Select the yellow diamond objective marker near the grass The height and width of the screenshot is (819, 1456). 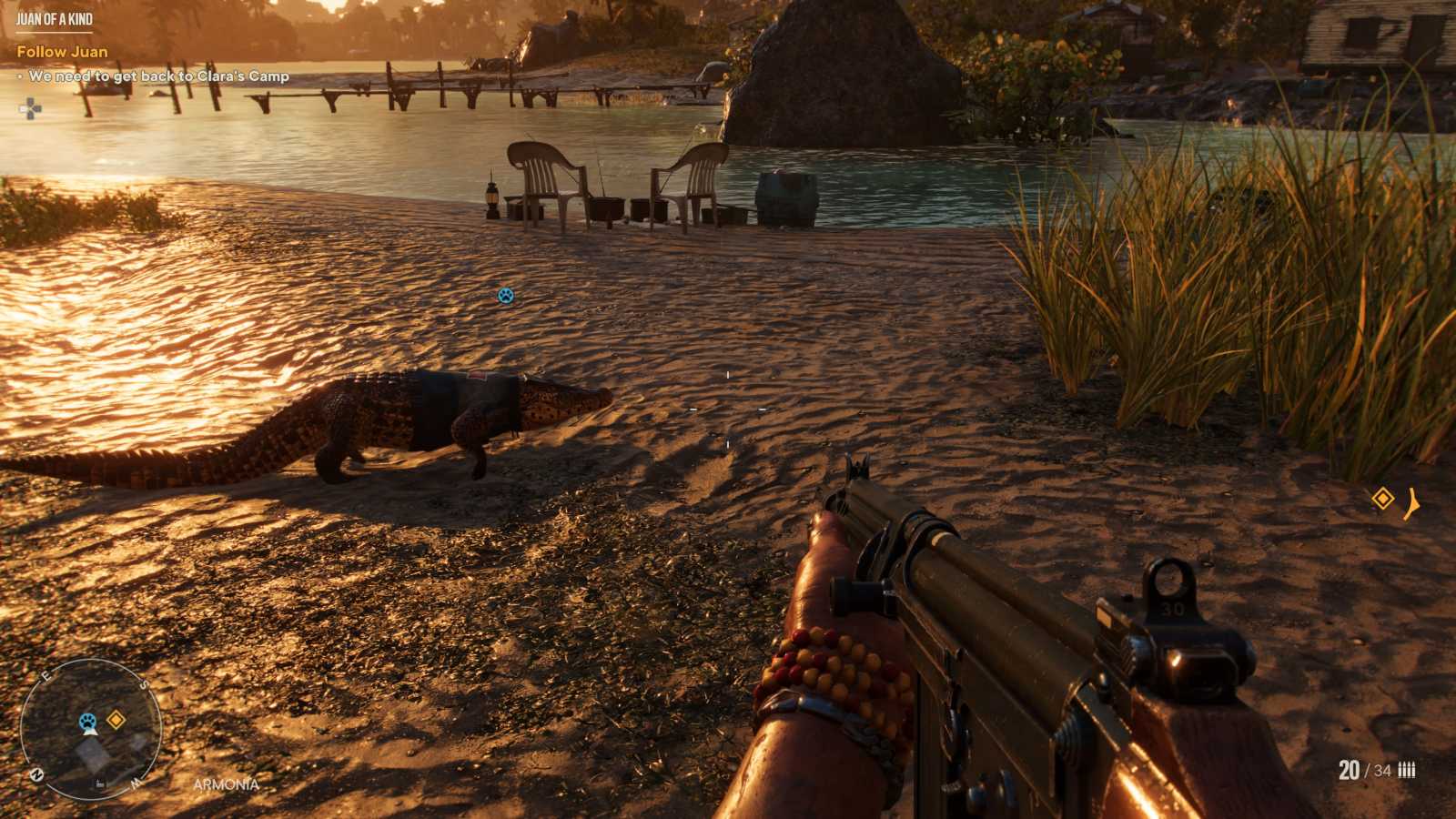click(1383, 496)
